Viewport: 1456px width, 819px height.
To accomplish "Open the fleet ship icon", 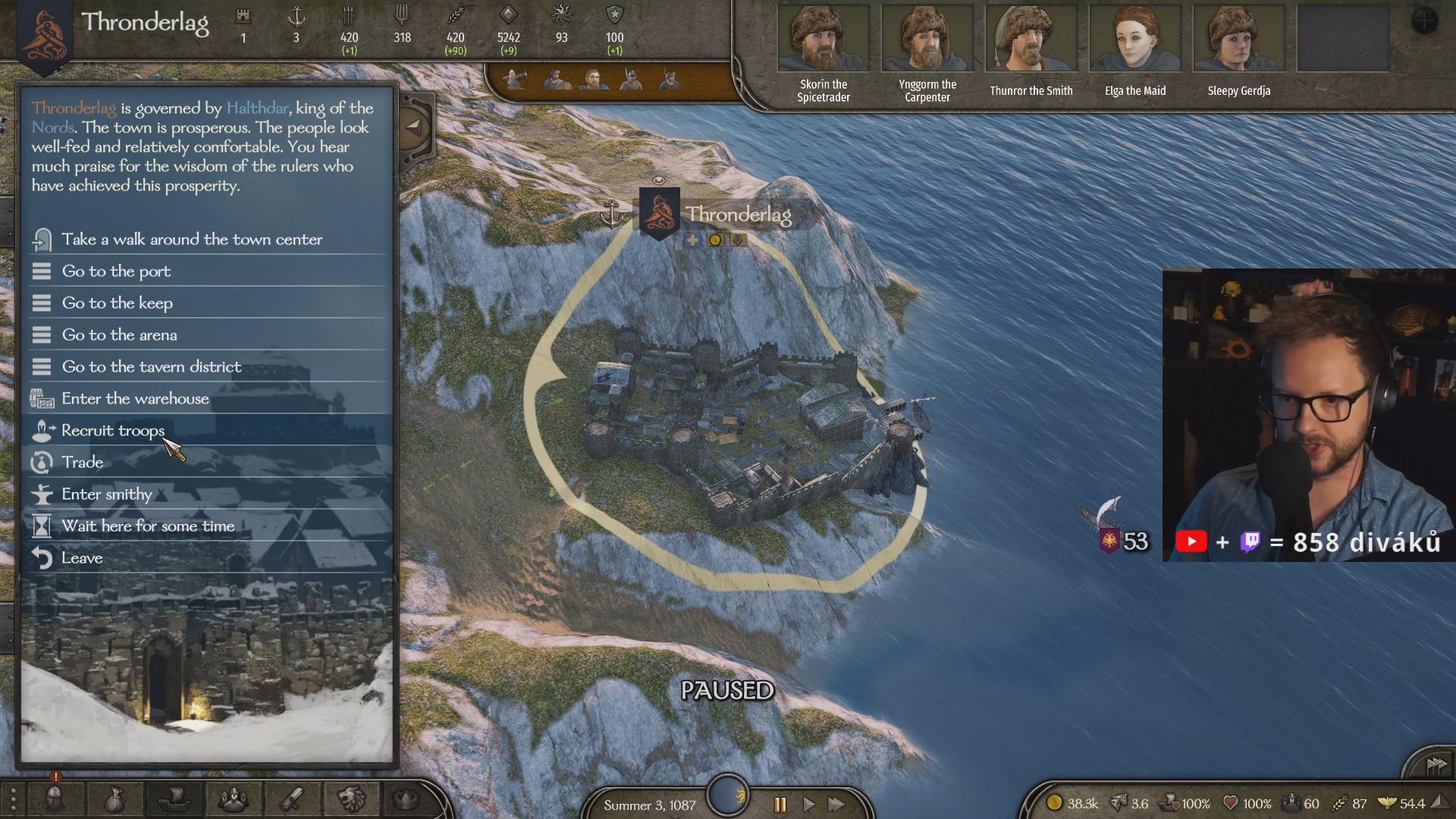I will click(175, 799).
